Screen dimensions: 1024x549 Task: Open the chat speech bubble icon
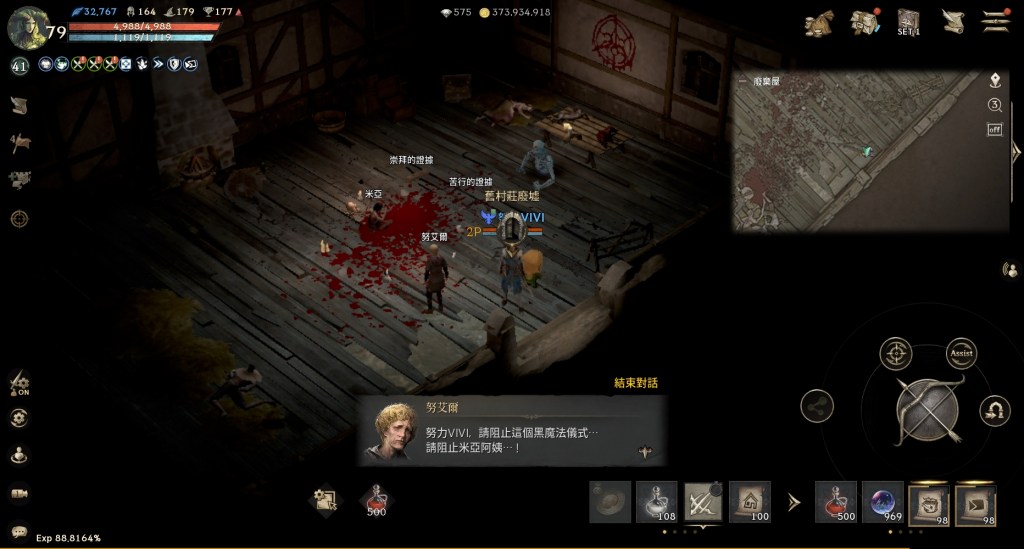pyautogui.click(x=19, y=531)
